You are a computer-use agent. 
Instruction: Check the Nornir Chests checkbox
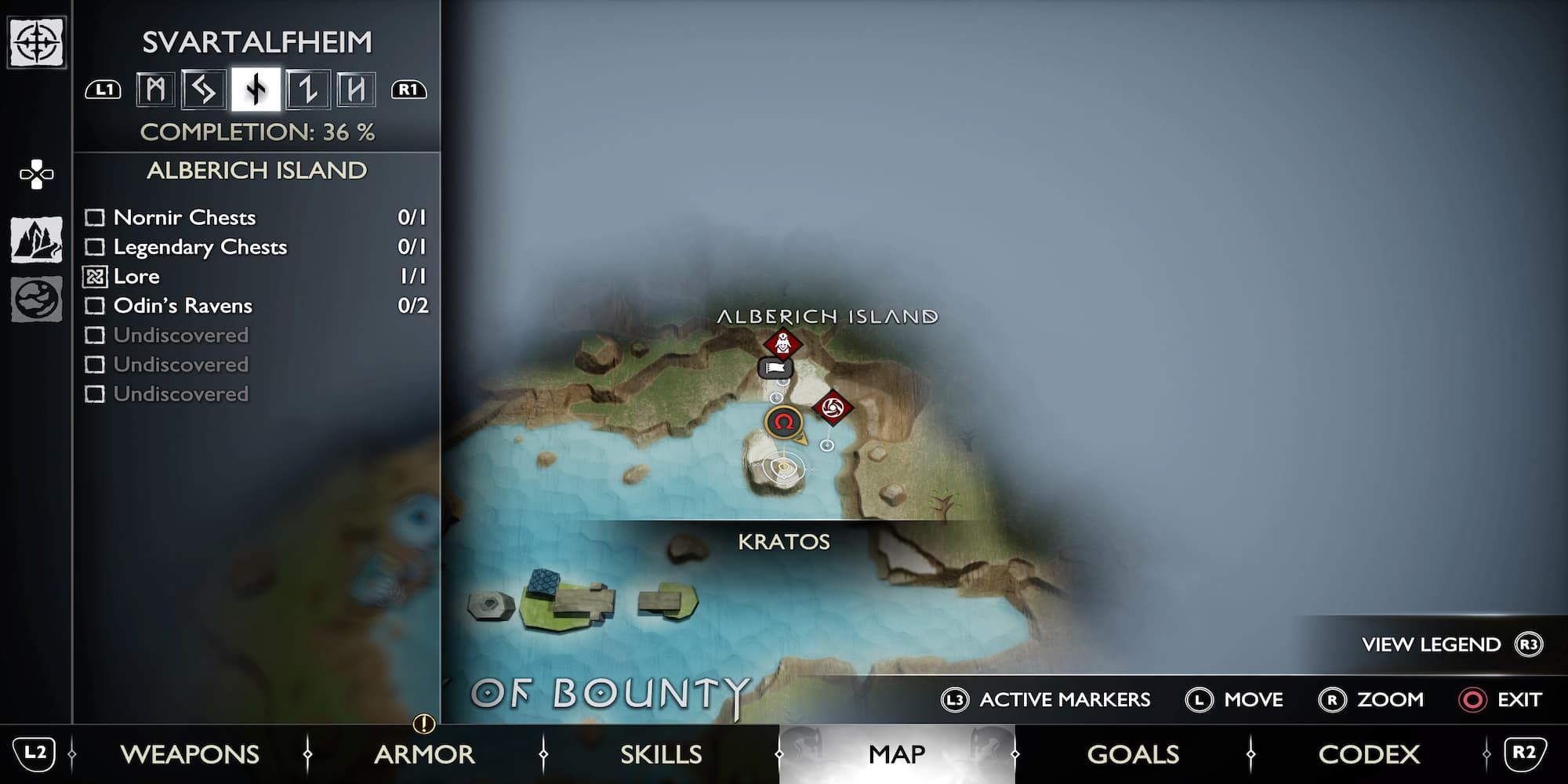click(96, 218)
